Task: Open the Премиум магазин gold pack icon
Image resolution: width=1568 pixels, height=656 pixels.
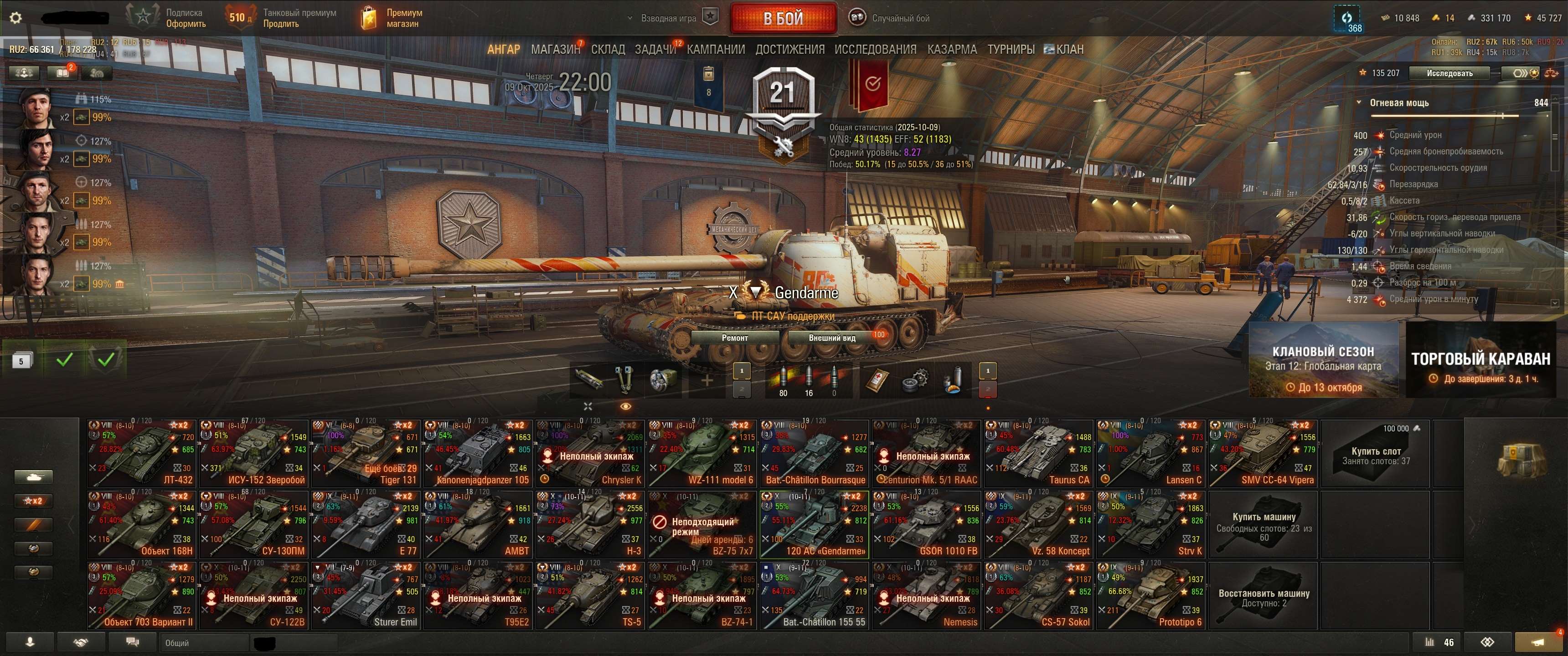Action: coord(368,16)
